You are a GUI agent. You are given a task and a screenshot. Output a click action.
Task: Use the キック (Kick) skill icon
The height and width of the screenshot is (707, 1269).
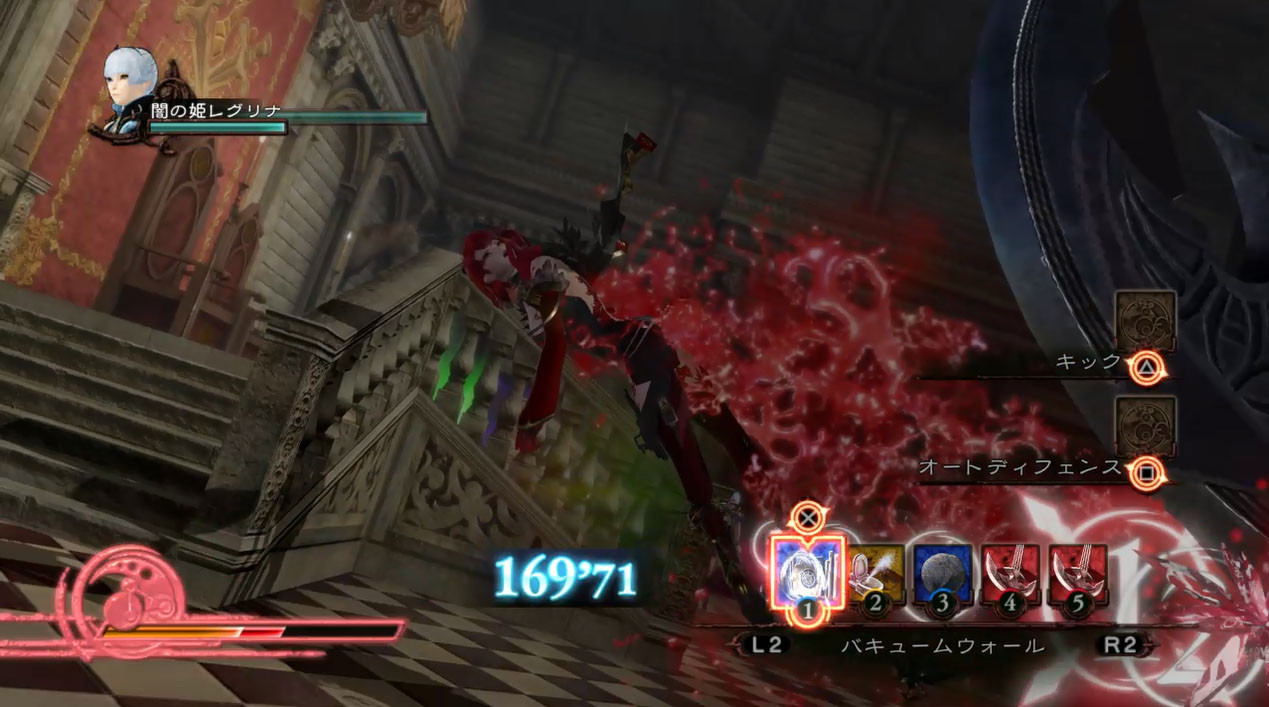click(1145, 320)
